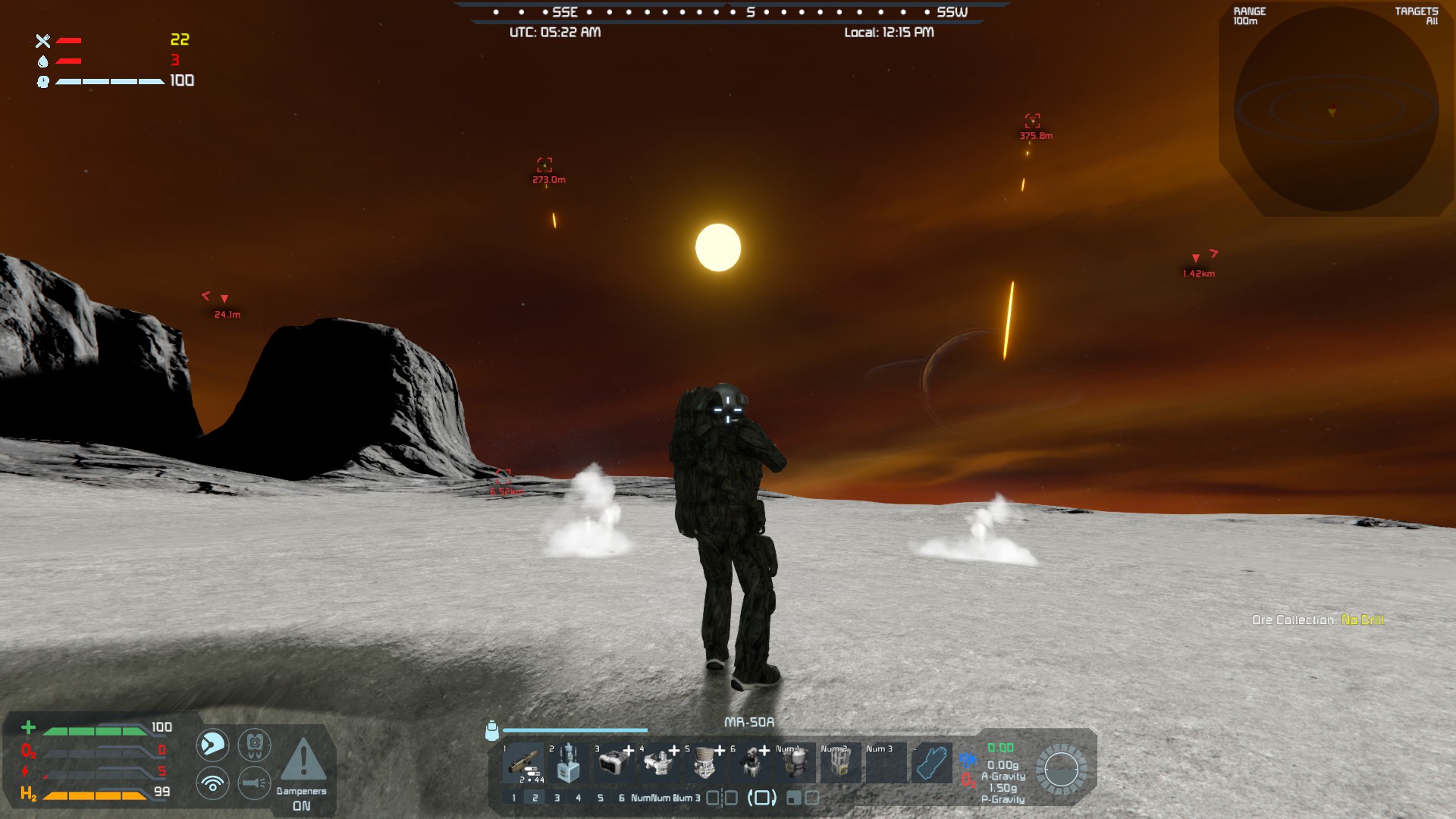
Task: Click the circular radar minimap
Action: (1336, 110)
